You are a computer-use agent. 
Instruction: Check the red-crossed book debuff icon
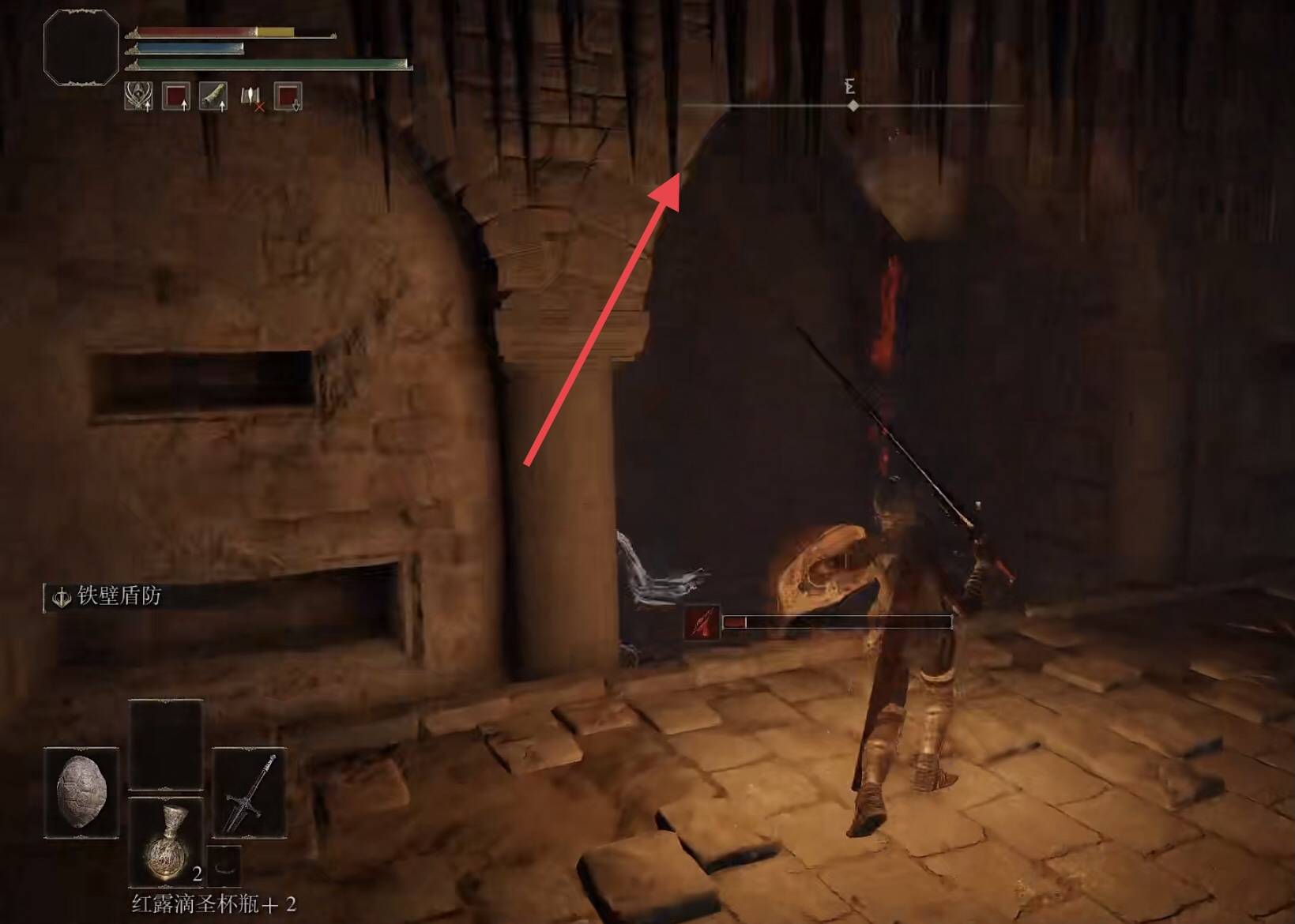coord(250,97)
